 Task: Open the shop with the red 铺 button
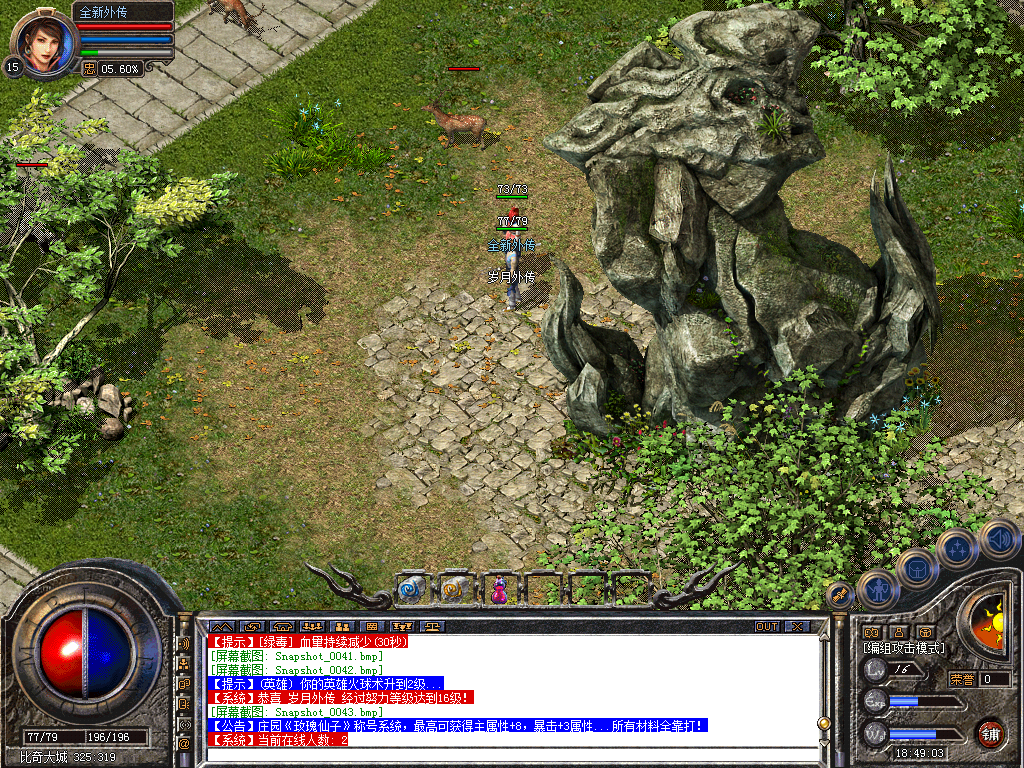click(991, 733)
